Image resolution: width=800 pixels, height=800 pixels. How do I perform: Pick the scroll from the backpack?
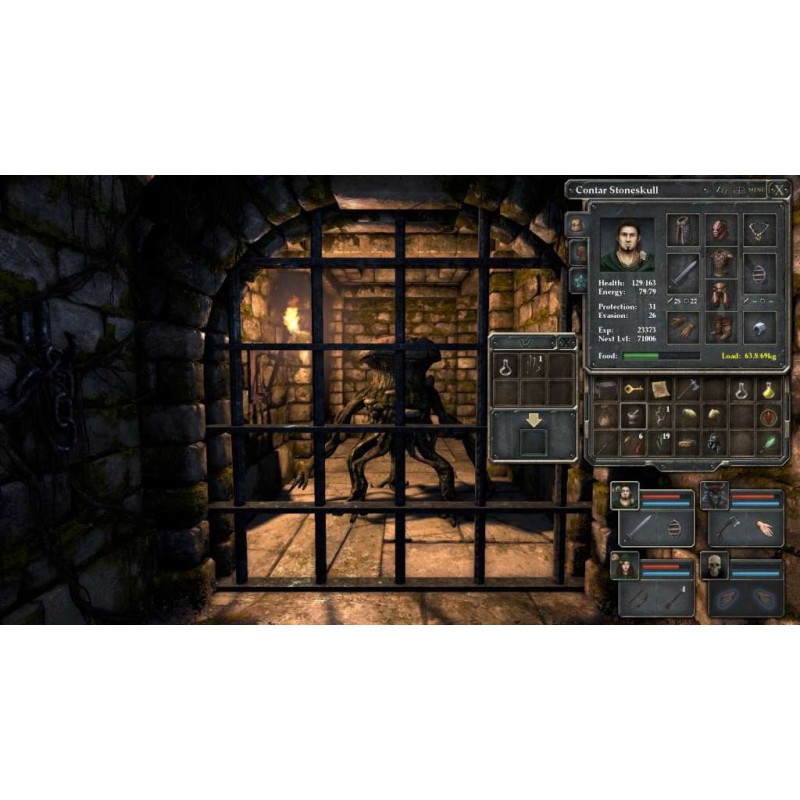click(660, 390)
